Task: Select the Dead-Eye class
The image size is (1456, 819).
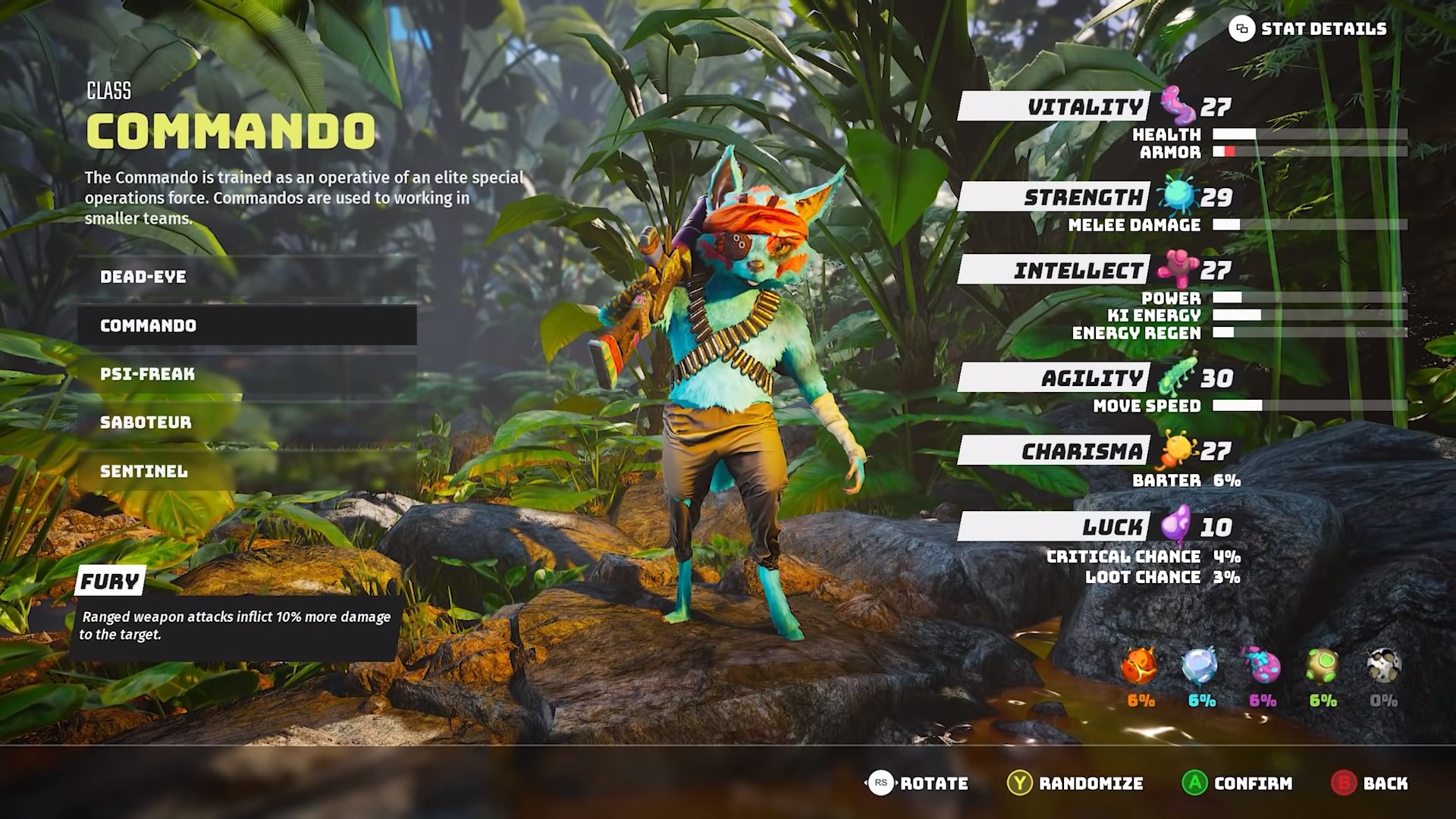Action: [246, 277]
